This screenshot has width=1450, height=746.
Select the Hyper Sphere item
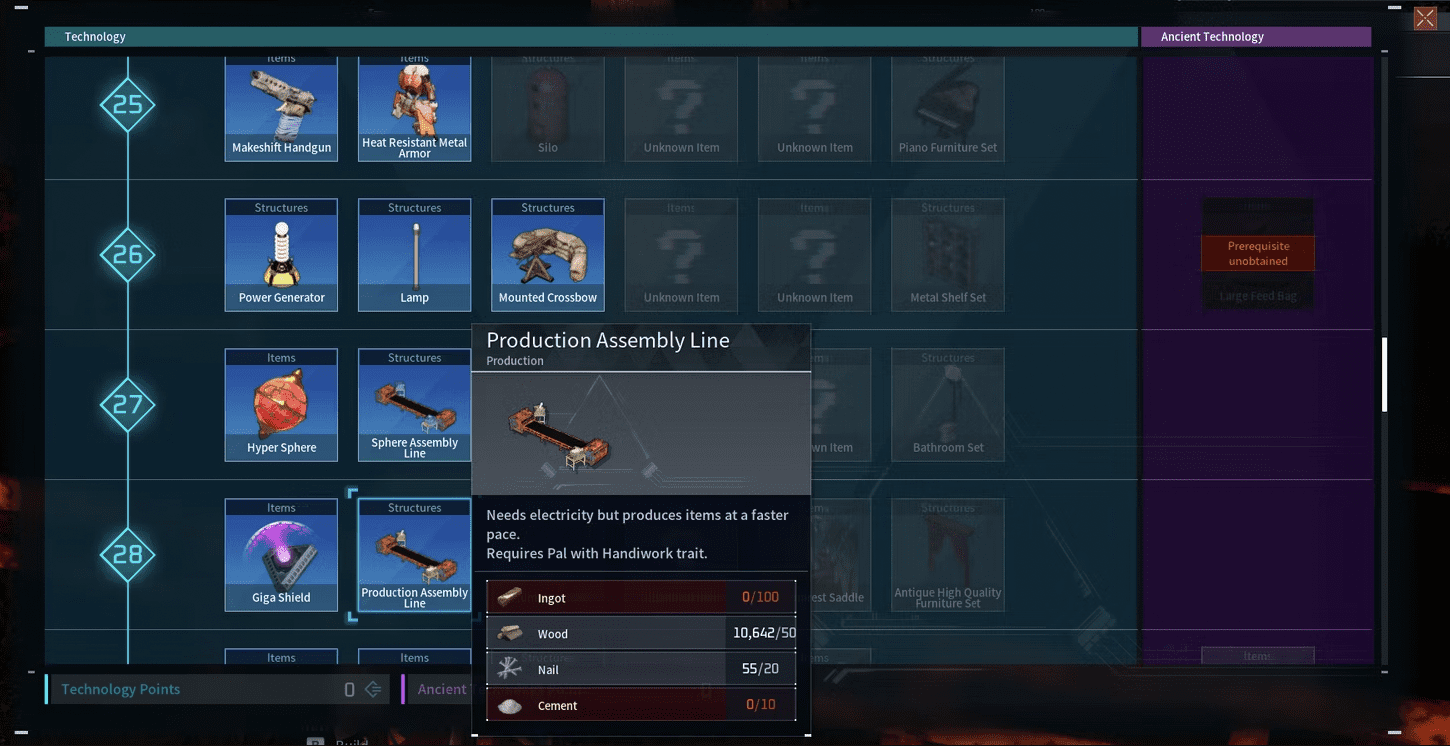(281, 405)
